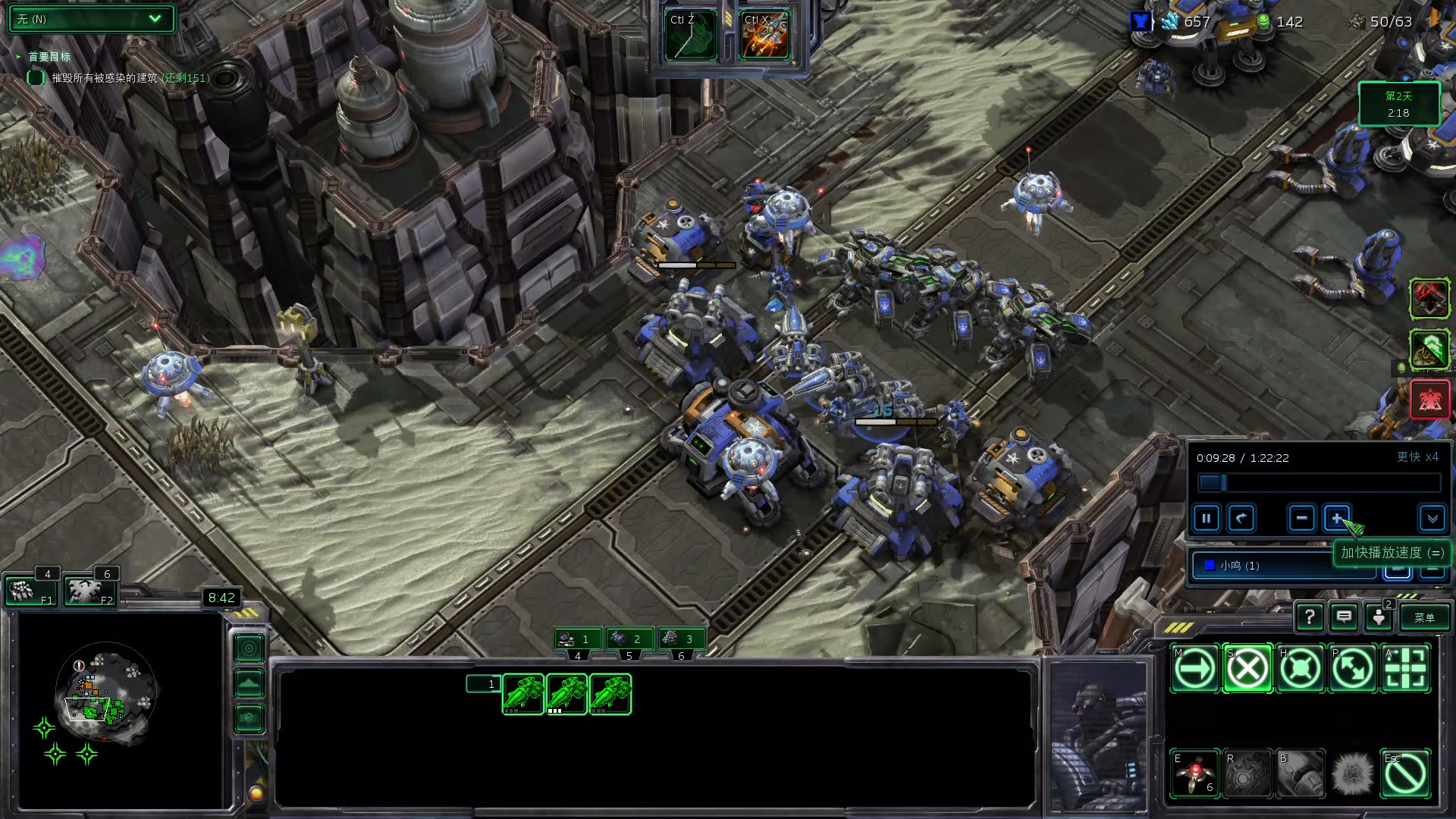Choose the Hold Position command

[x=1300, y=669]
